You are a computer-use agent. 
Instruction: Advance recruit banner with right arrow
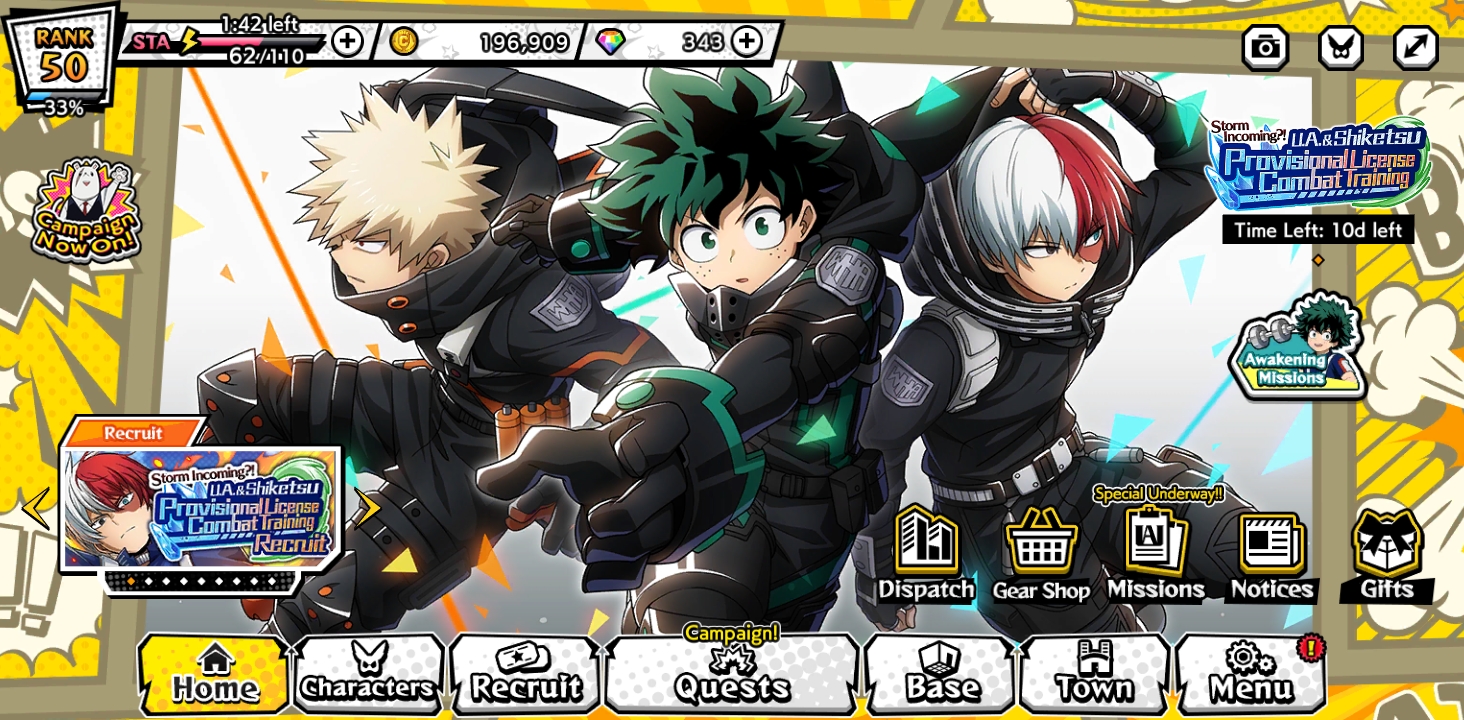pos(370,509)
